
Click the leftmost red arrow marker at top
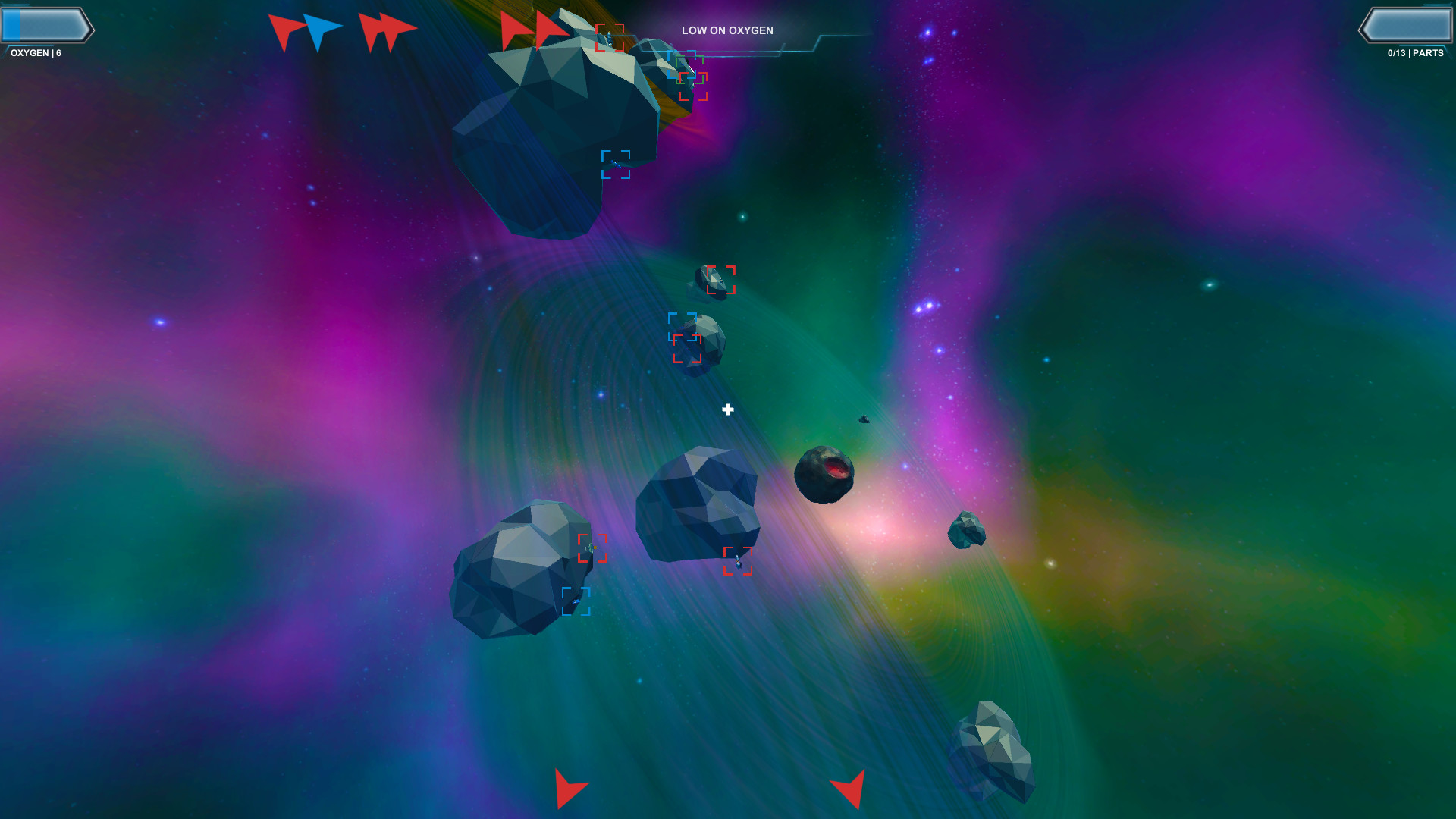tap(288, 30)
